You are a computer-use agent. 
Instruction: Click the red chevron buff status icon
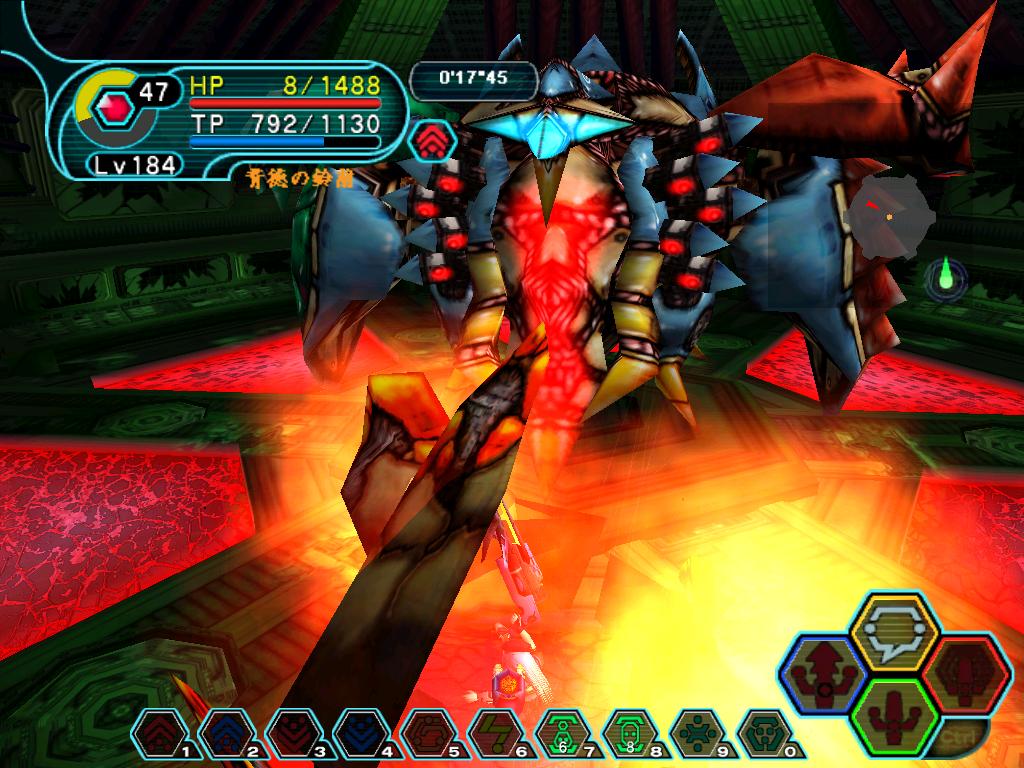432,141
